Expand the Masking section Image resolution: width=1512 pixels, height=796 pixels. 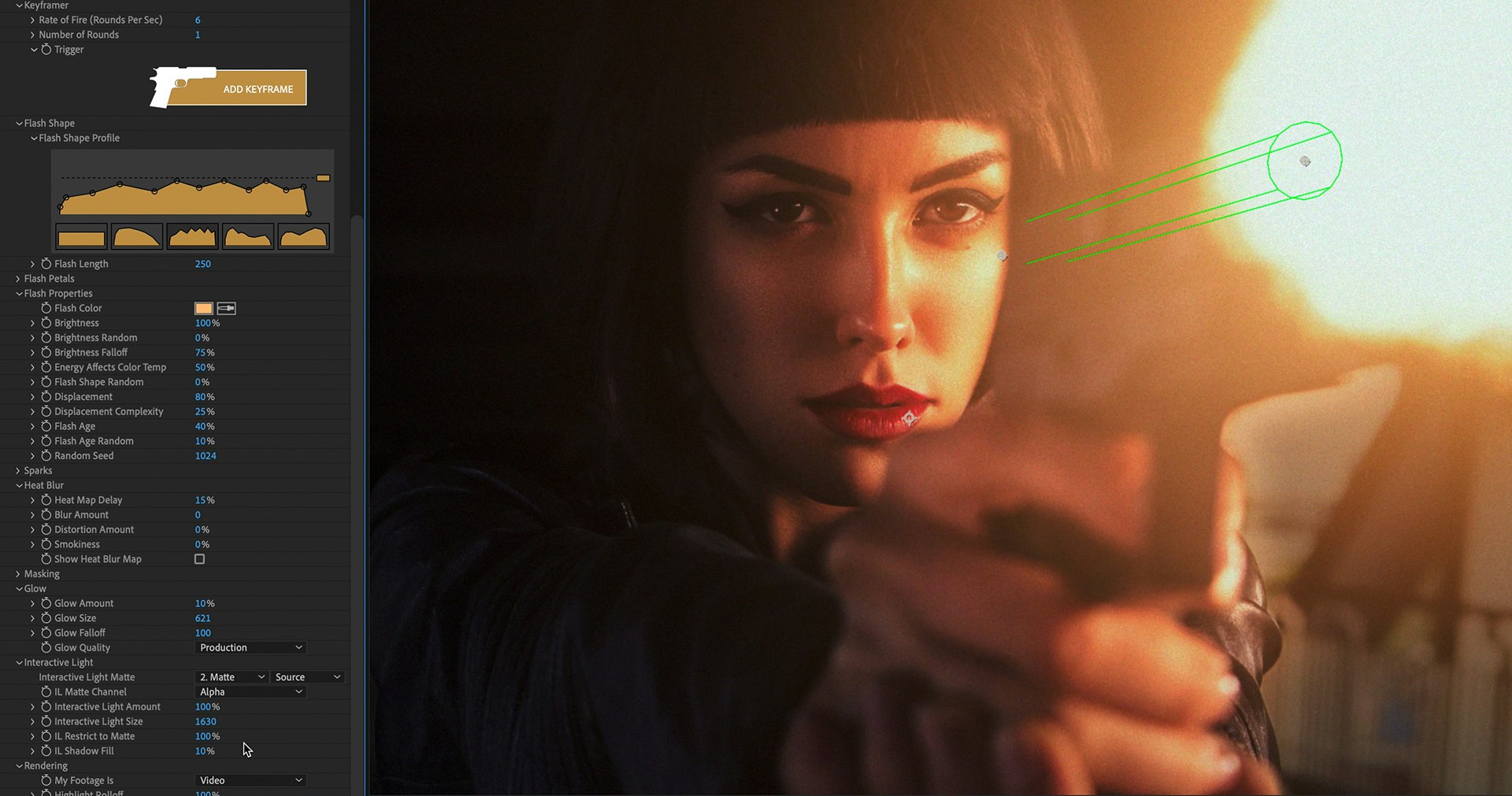pos(18,574)
